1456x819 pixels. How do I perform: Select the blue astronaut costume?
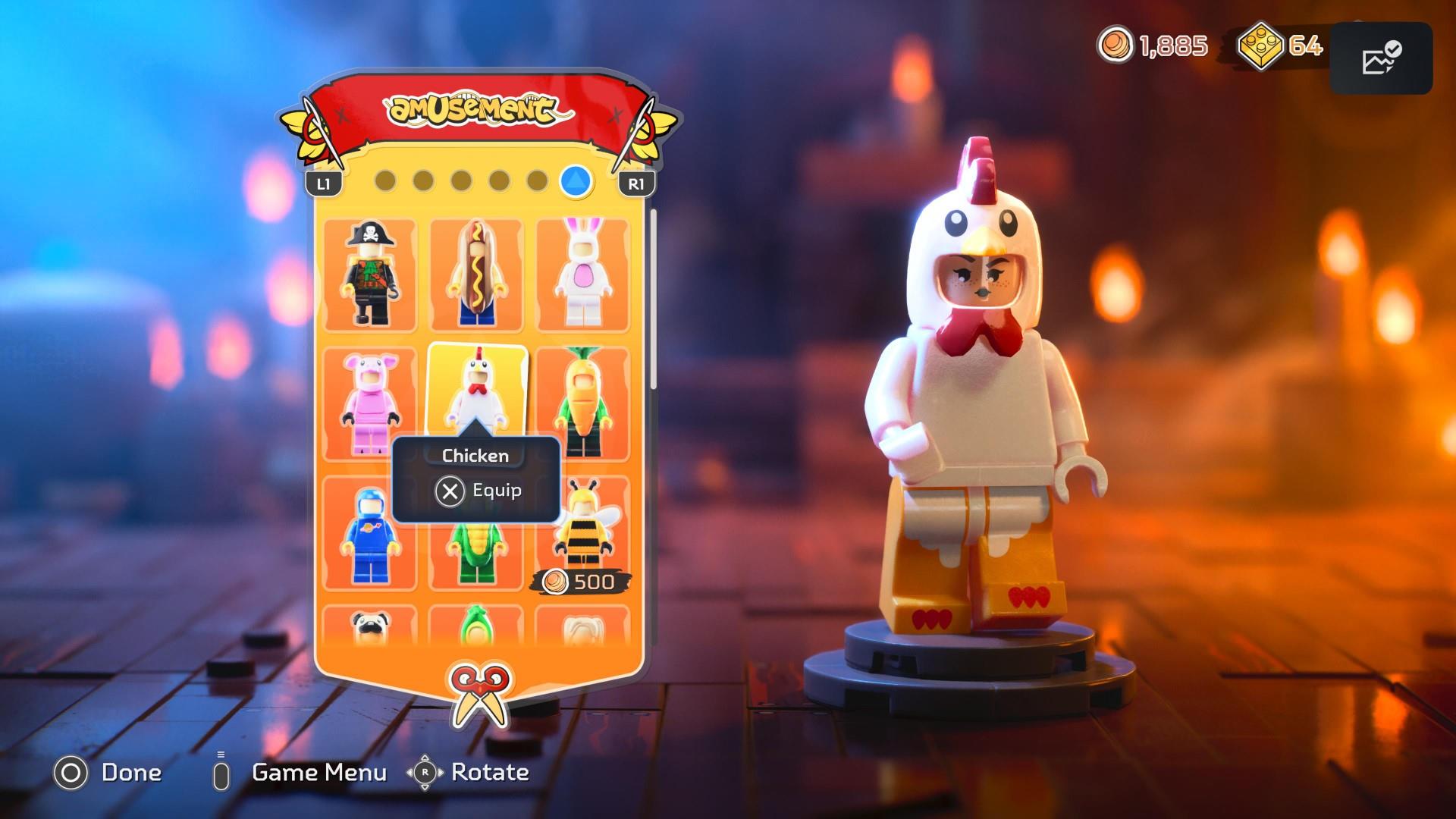click(x=370, y=532)
